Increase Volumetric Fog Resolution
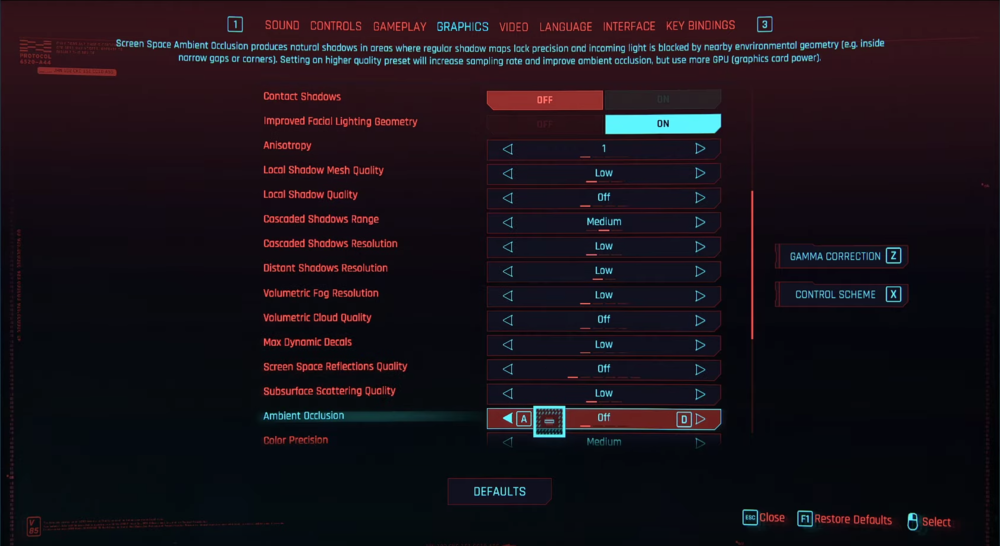 pyautogui.click(x=700, y=296)
